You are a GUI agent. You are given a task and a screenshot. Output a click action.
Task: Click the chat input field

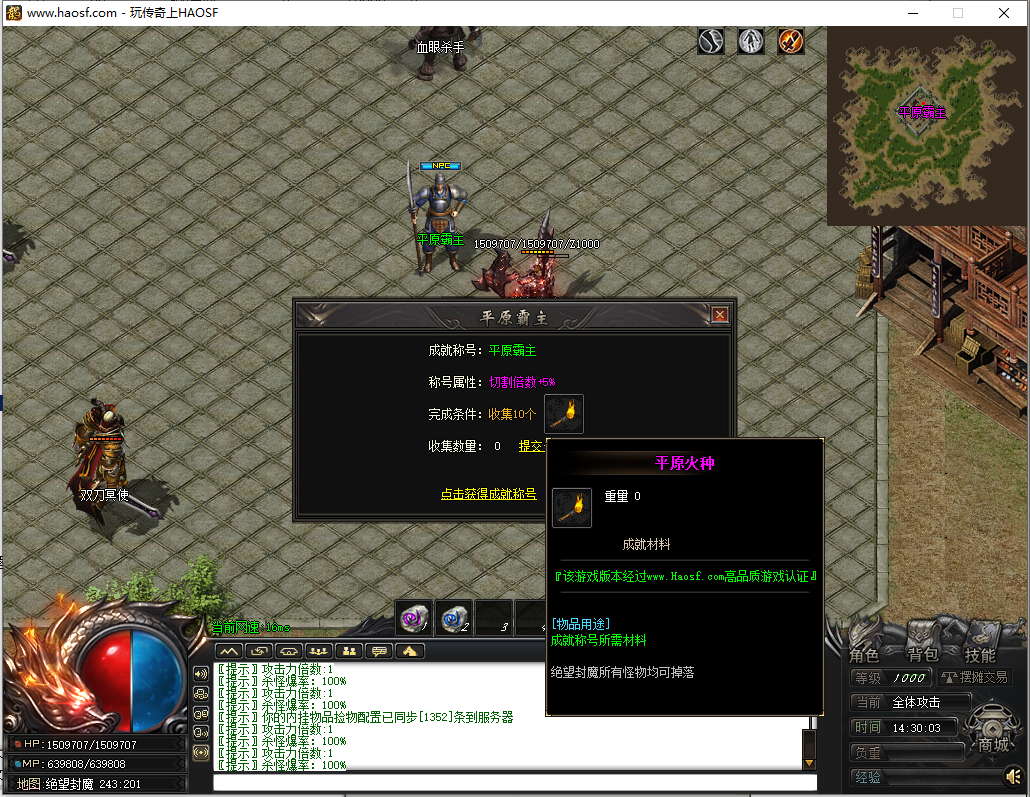click(514, 782)
